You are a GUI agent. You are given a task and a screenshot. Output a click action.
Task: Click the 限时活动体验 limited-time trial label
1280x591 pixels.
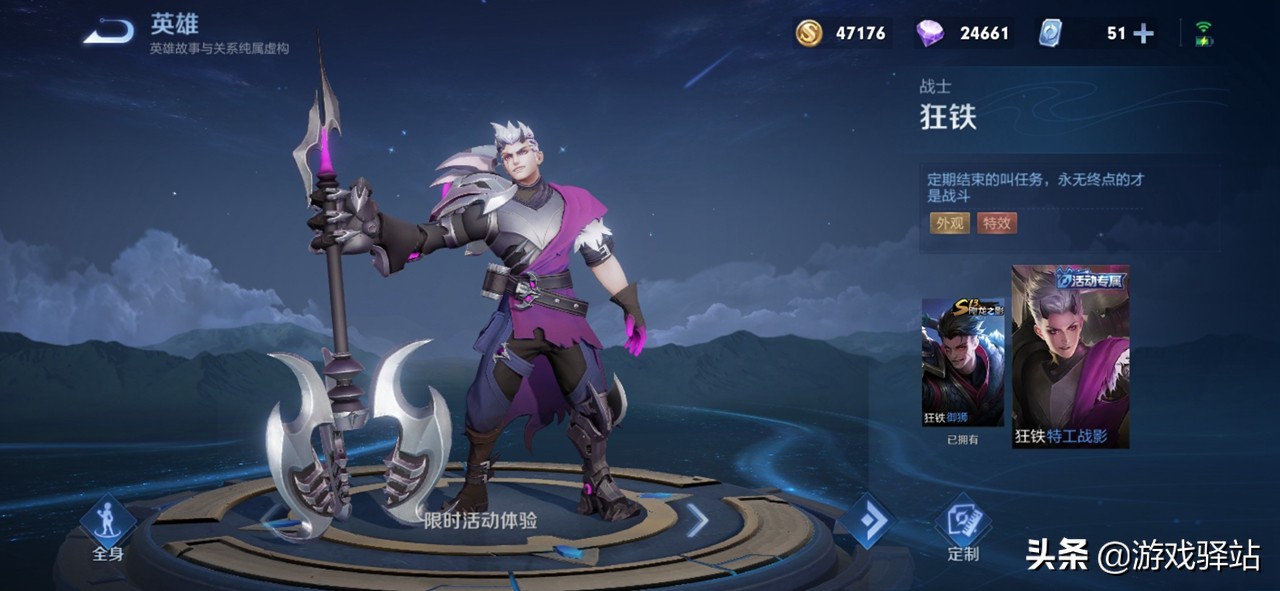[480, 520]
